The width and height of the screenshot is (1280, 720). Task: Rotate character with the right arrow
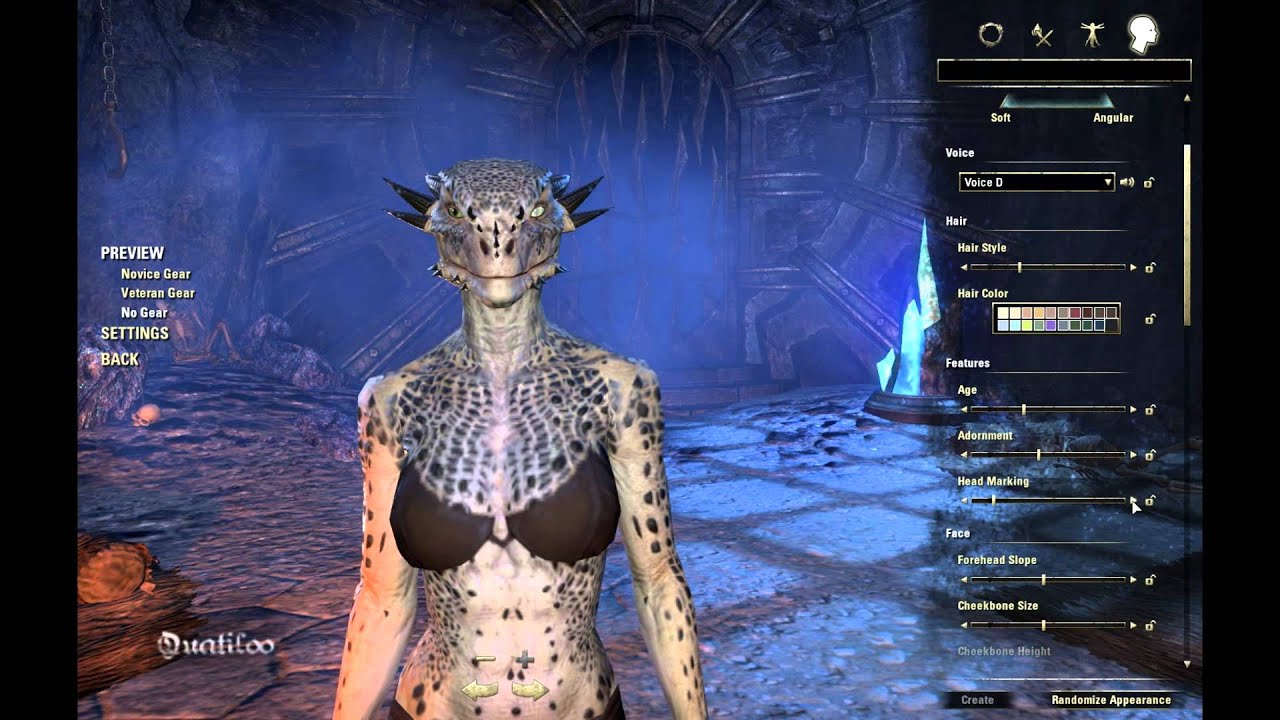(x=530, y=689)
